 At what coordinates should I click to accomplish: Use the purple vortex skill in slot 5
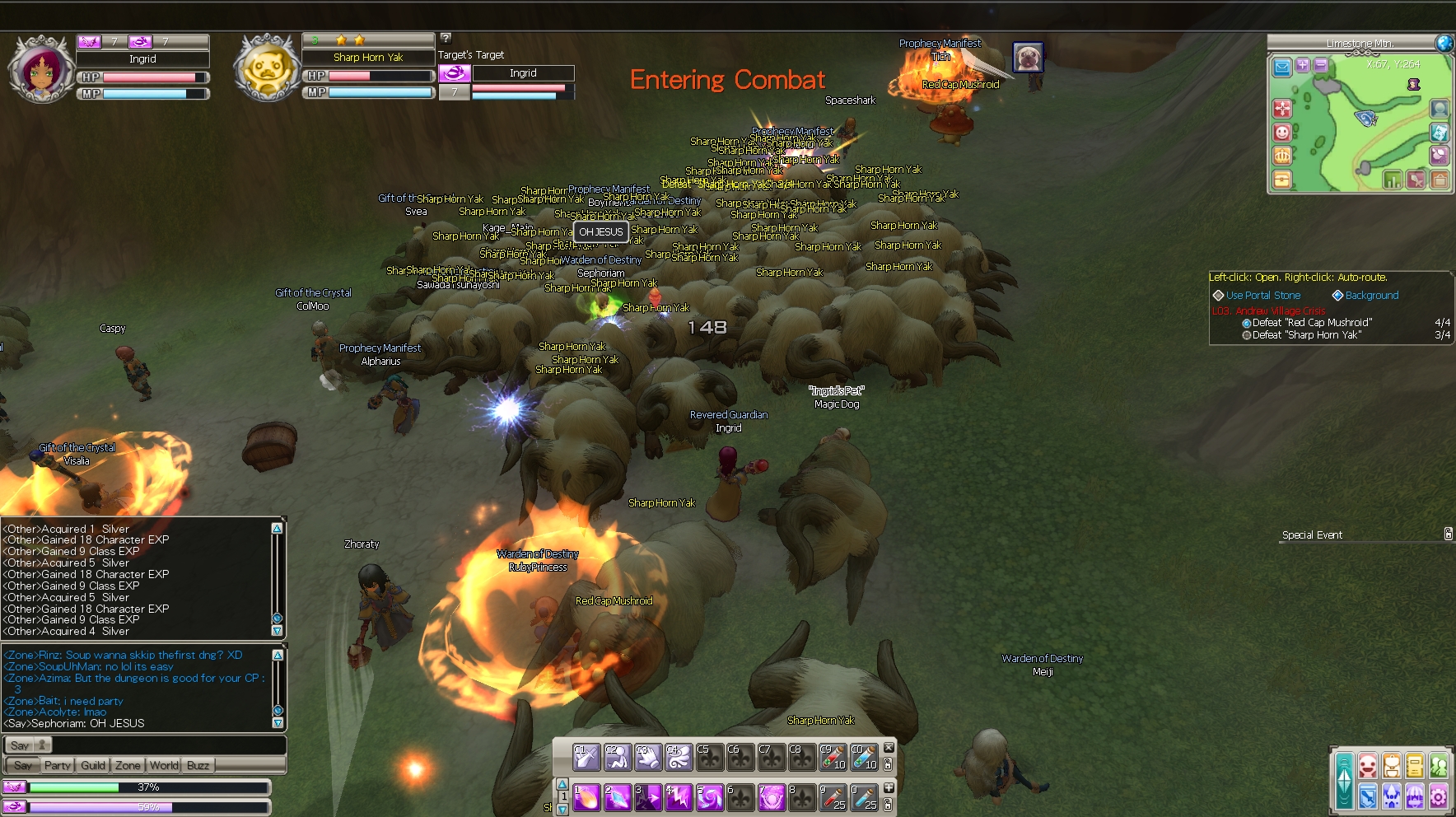point(710,797)
